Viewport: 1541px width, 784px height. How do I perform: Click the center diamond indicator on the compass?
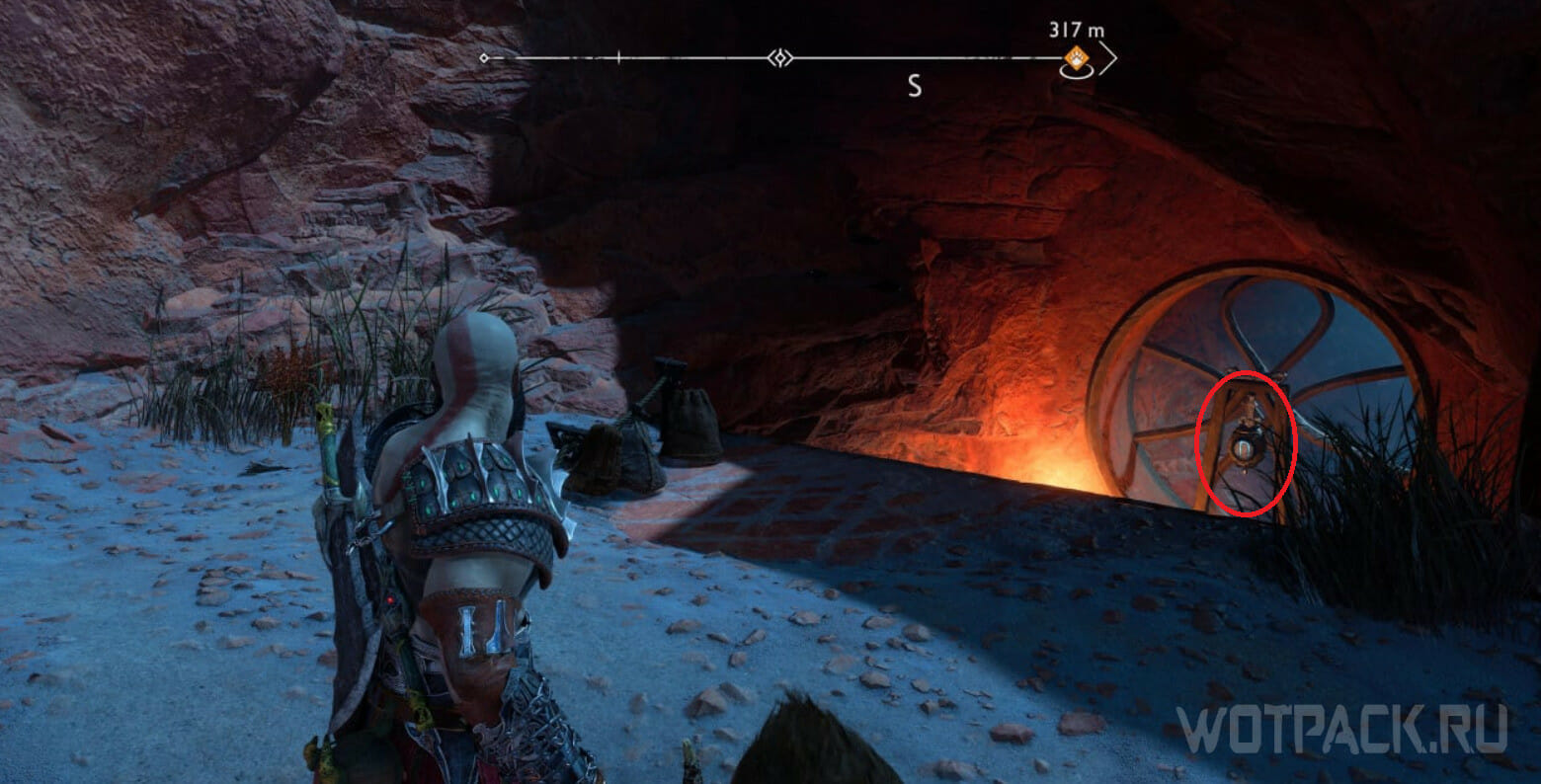tap(780, 59)
